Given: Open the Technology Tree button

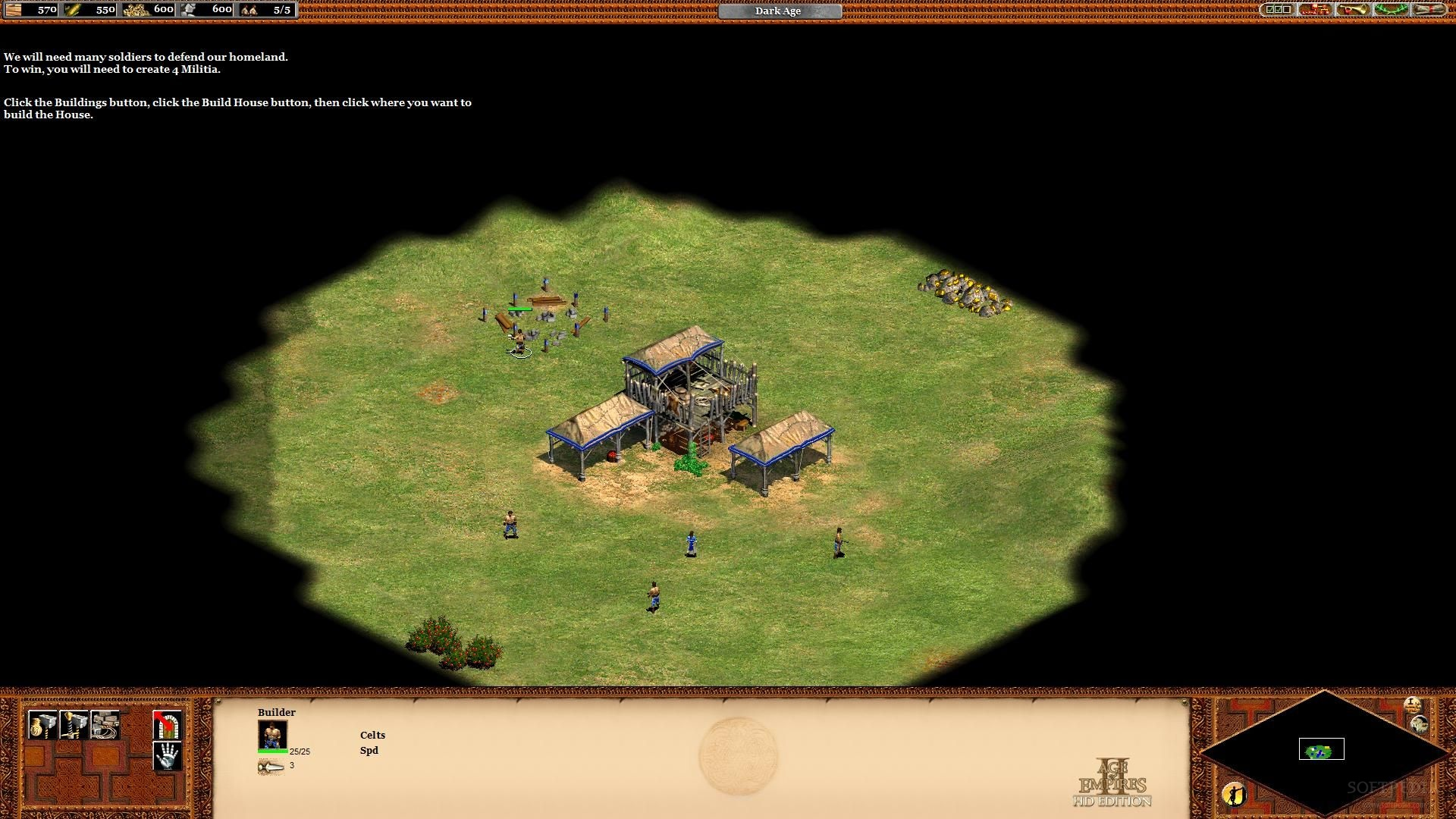Looking at the screenshot, I should click(x=1315, y=10).
